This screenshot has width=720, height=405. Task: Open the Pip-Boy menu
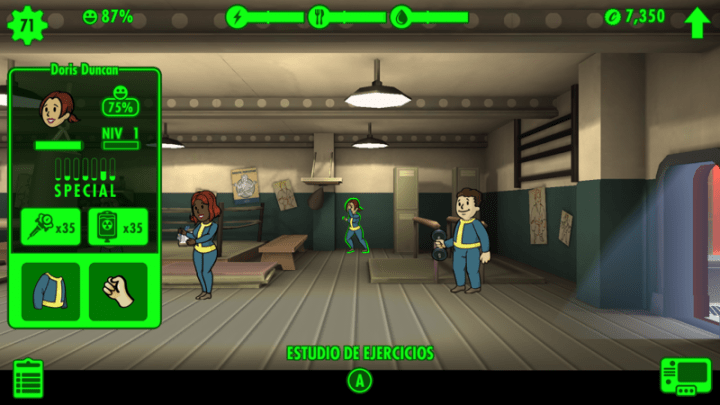[684, 378]
